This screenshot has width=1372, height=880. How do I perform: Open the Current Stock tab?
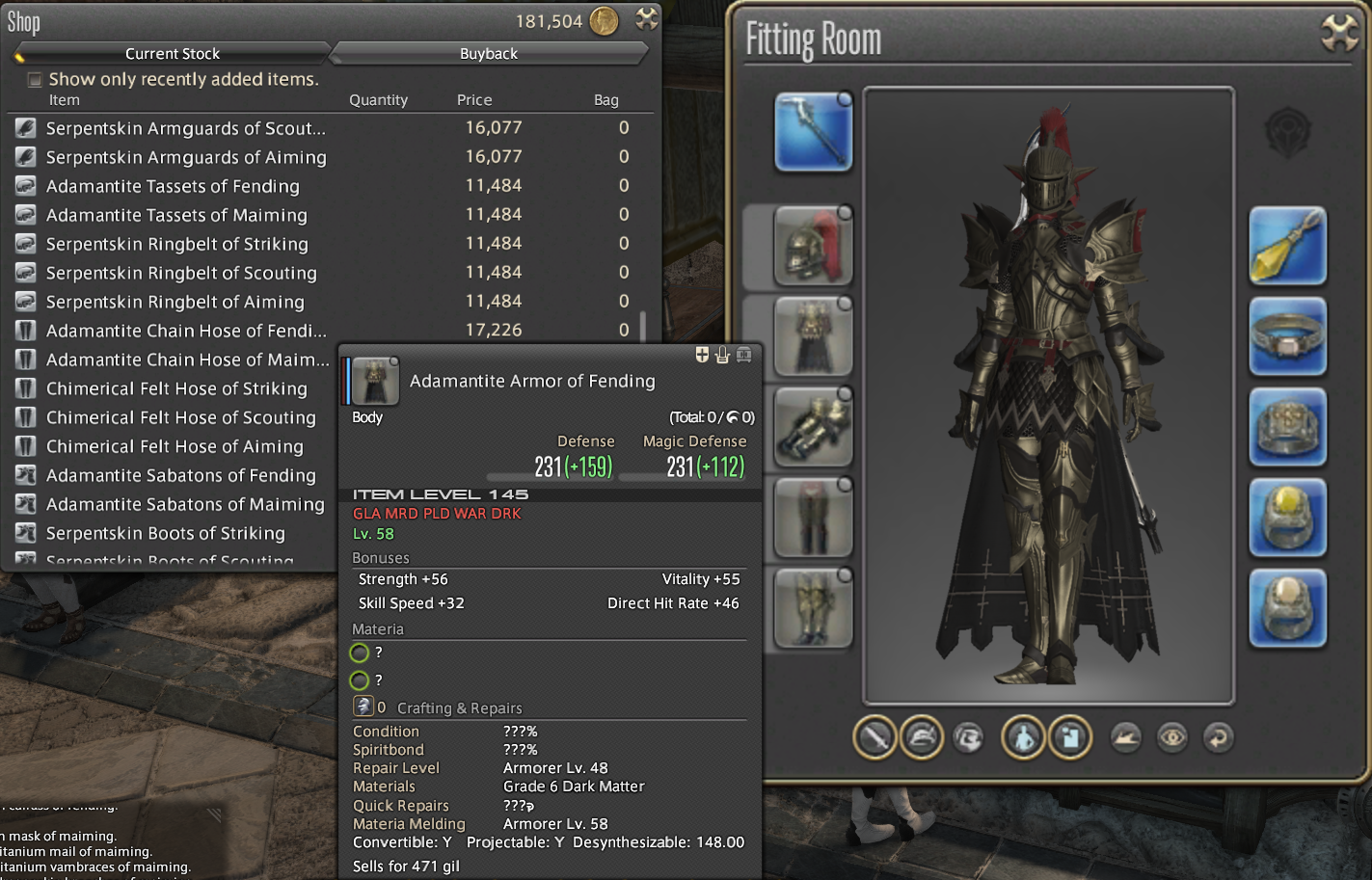pyautogui.click(x=172, y=54)
